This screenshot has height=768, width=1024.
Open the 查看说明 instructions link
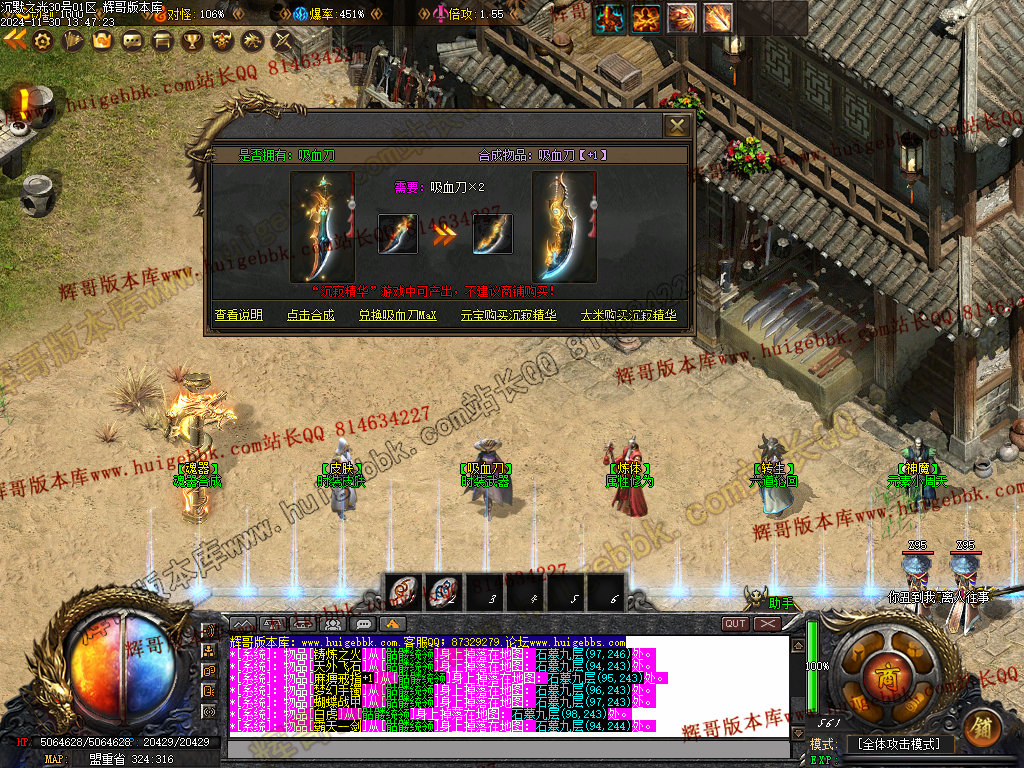[239, 315]
